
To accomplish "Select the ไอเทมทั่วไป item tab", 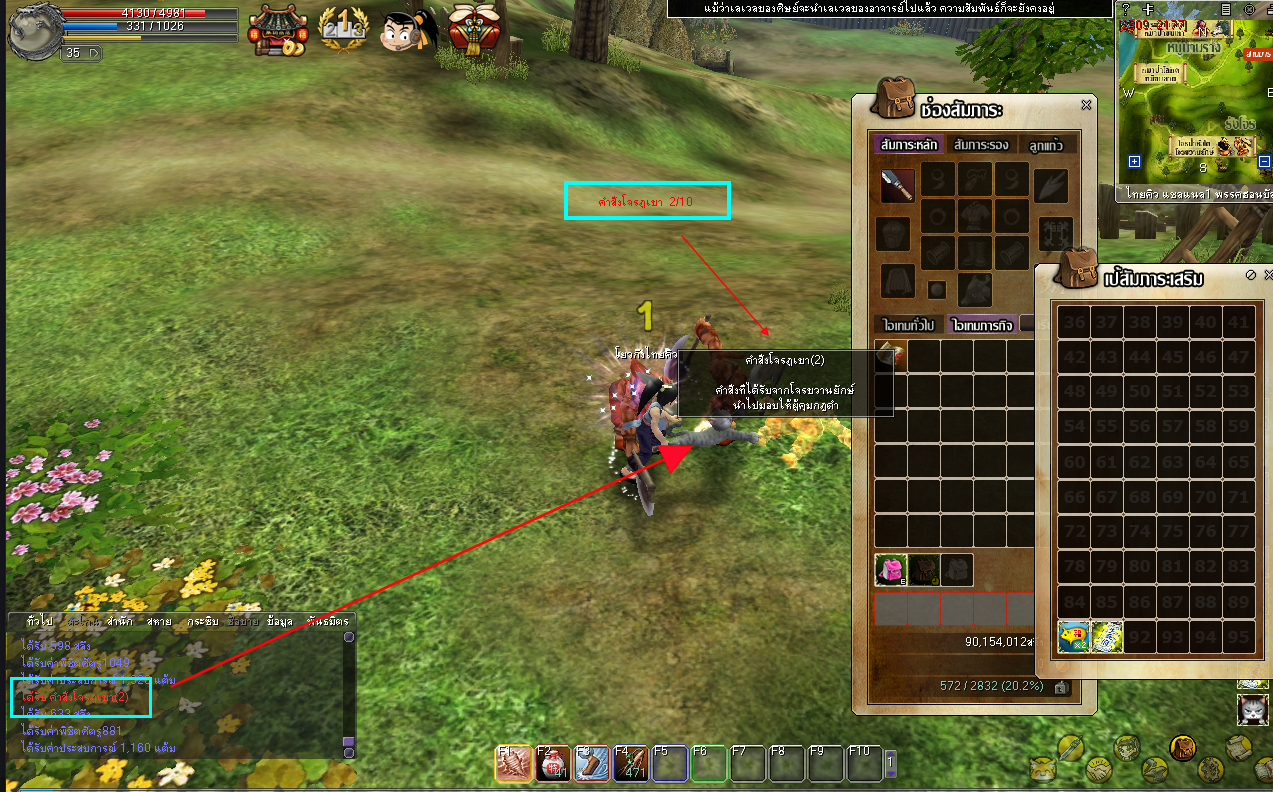I will (x=908, y=324).
